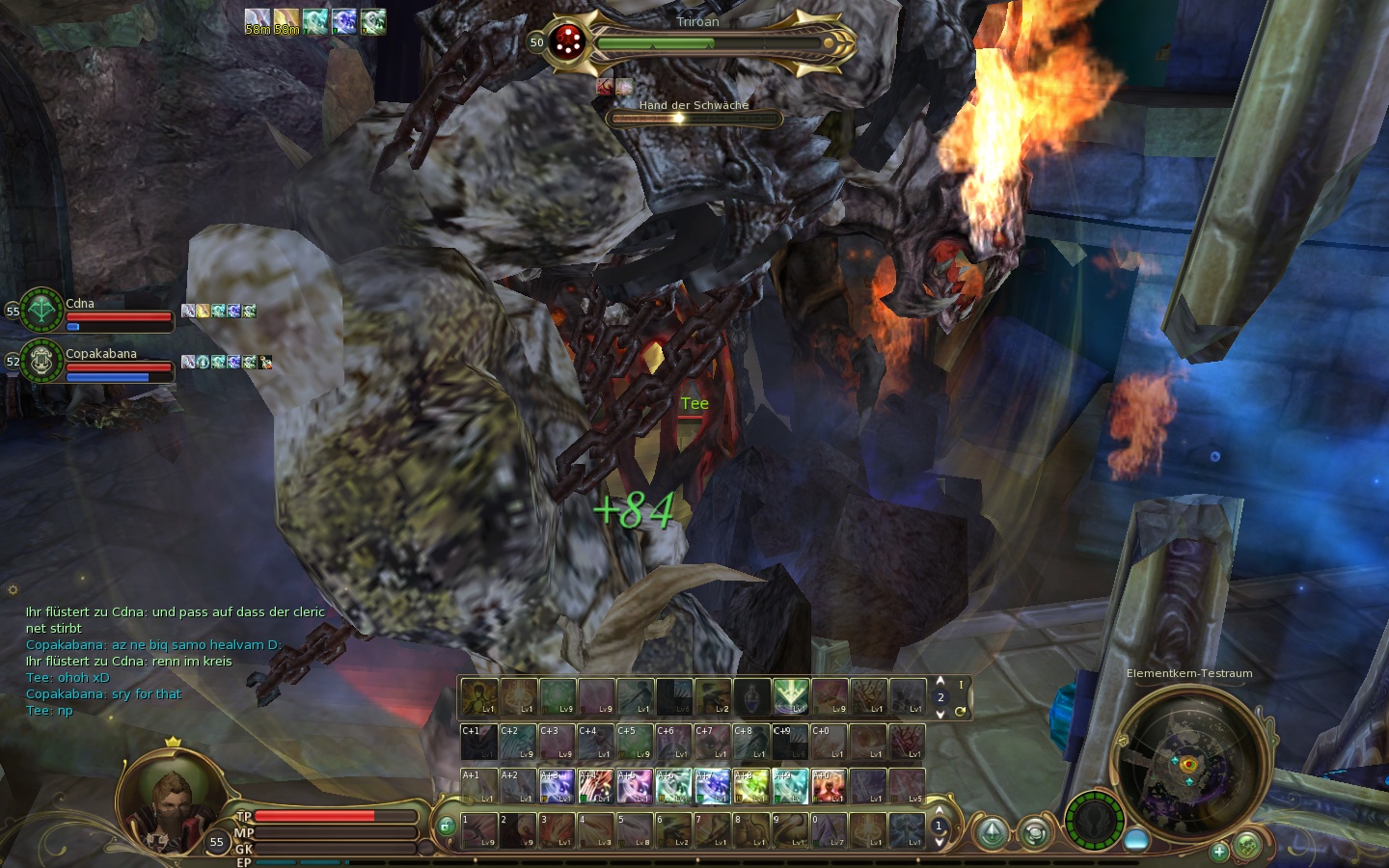Use the skill in hotbar slot 1

click(479, 830)
